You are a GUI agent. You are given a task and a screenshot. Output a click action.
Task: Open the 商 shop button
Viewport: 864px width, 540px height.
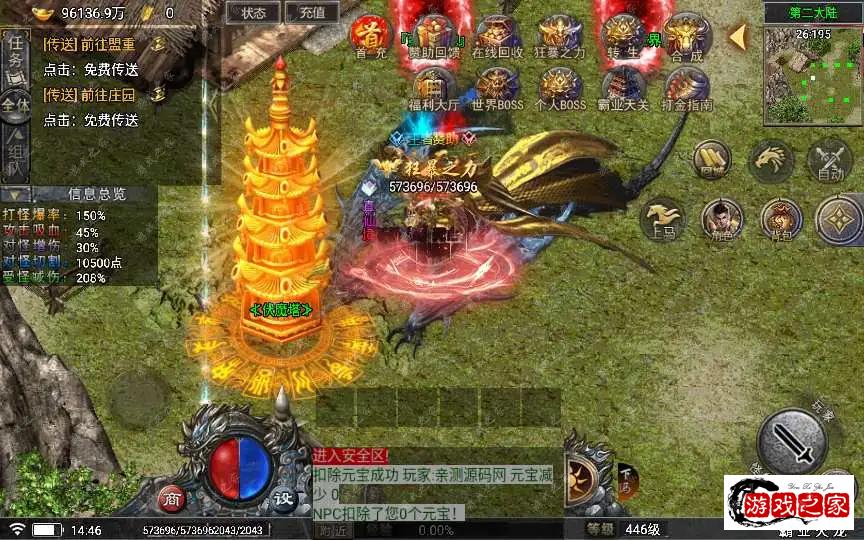[172, 497]
